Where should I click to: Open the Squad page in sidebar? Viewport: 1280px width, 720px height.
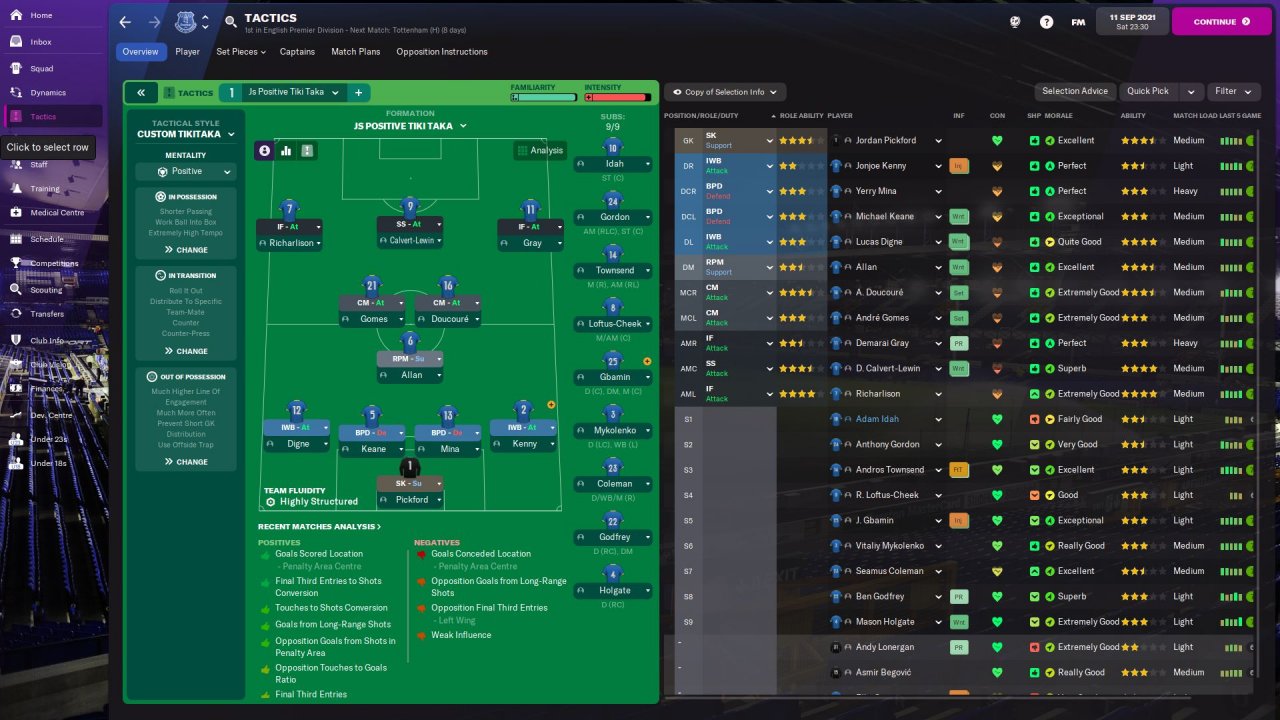(41, 68)
